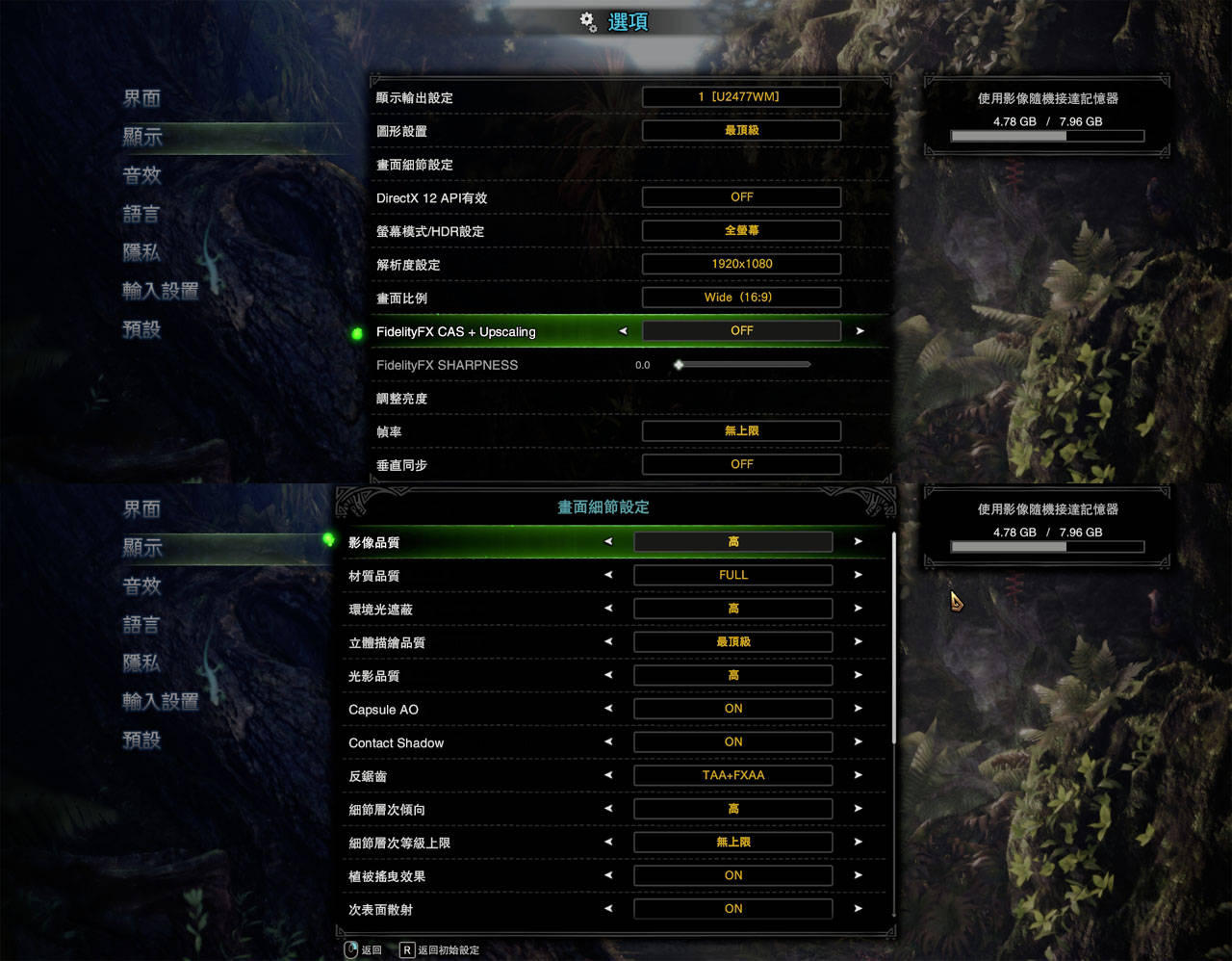Select the 解析度設定 1920x1080 box

741,264
